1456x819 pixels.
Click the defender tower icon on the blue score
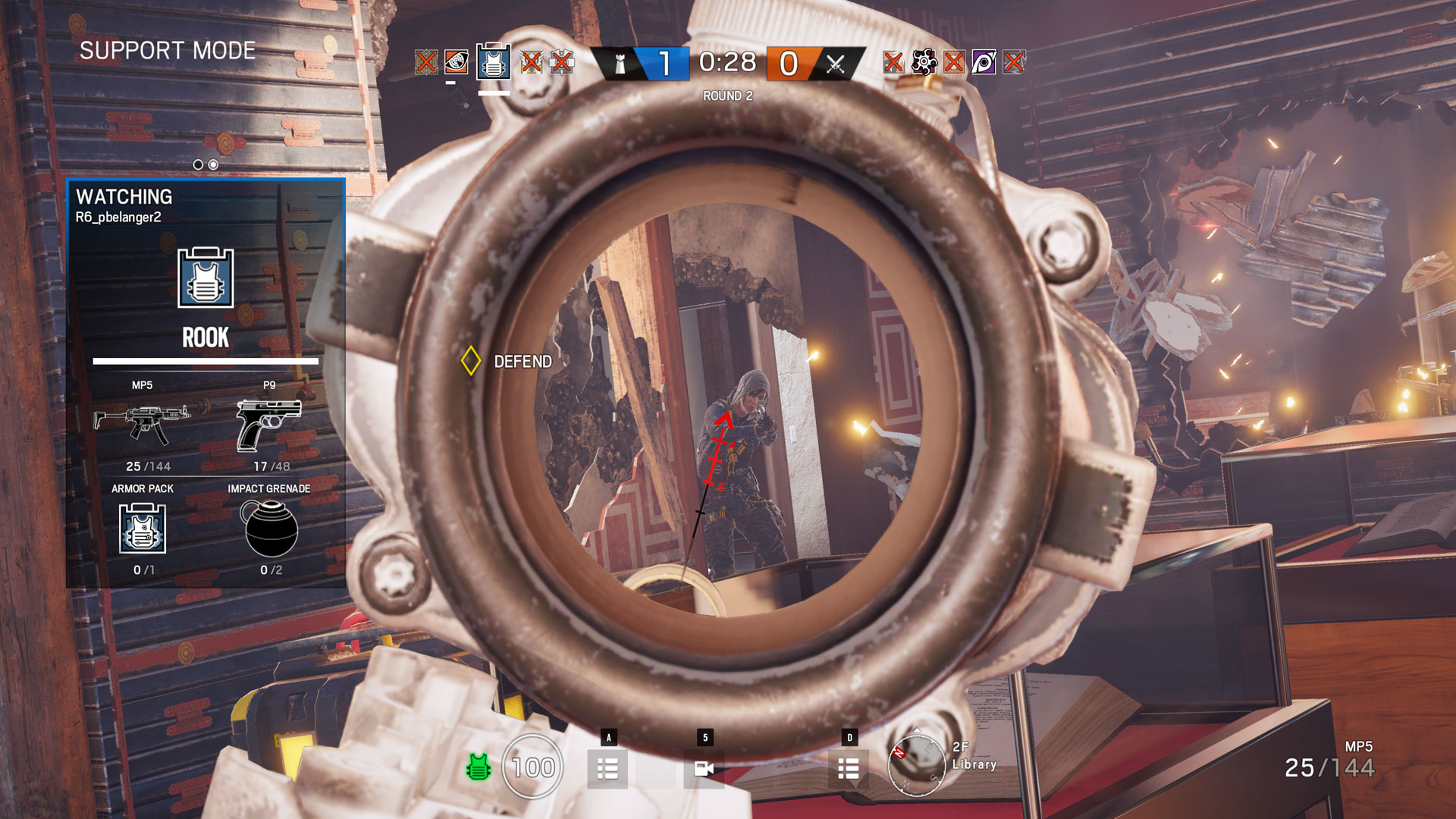(619, 64)
